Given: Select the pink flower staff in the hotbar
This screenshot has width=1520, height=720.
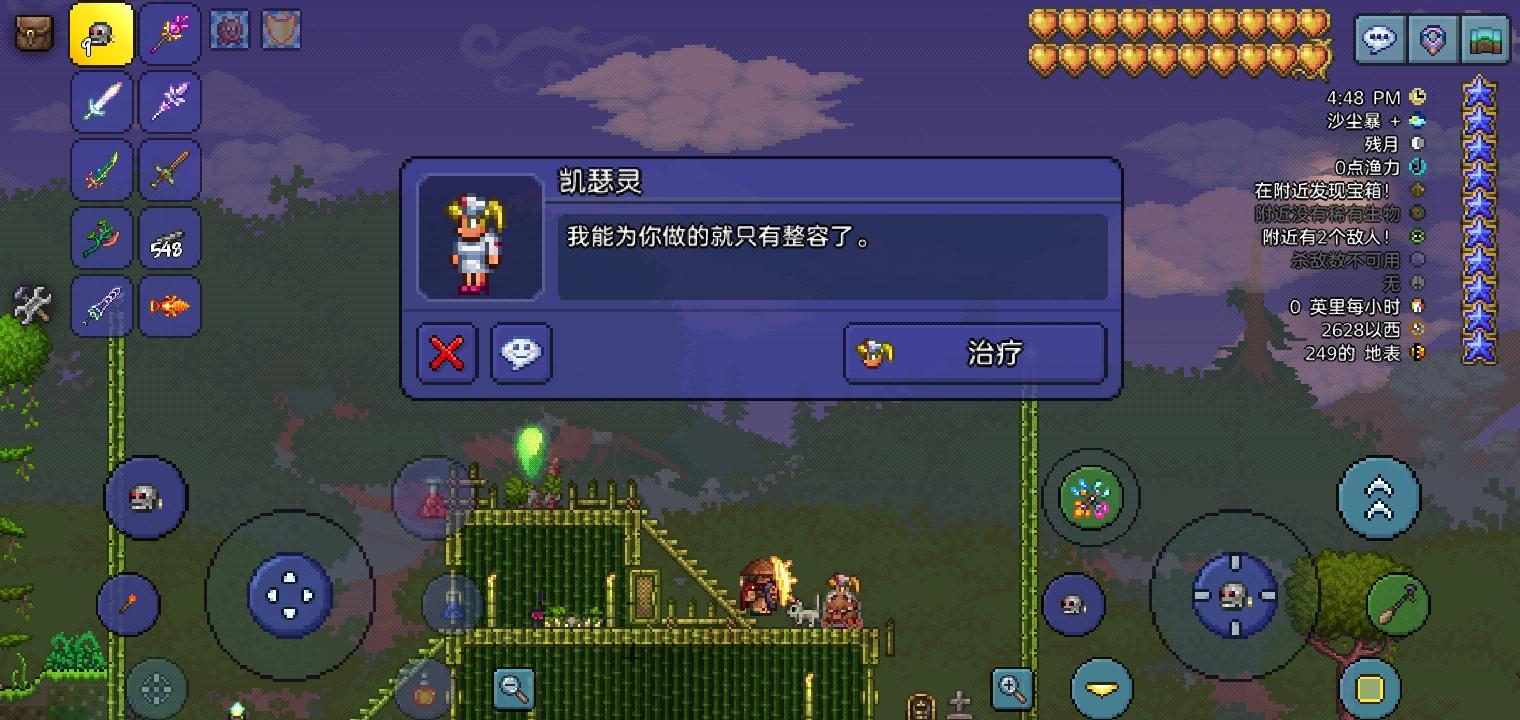Looking at the screenshot, I should [x=170, y=33].
